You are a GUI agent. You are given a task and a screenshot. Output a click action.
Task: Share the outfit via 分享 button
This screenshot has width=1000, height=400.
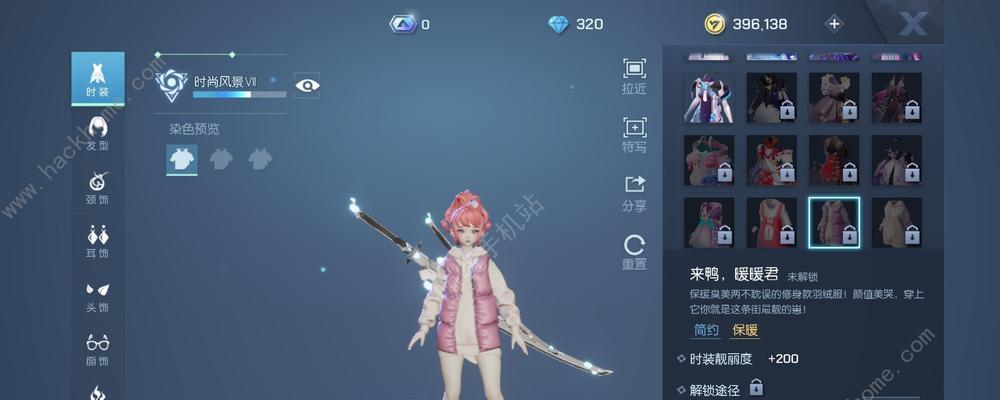pos(634,191)
